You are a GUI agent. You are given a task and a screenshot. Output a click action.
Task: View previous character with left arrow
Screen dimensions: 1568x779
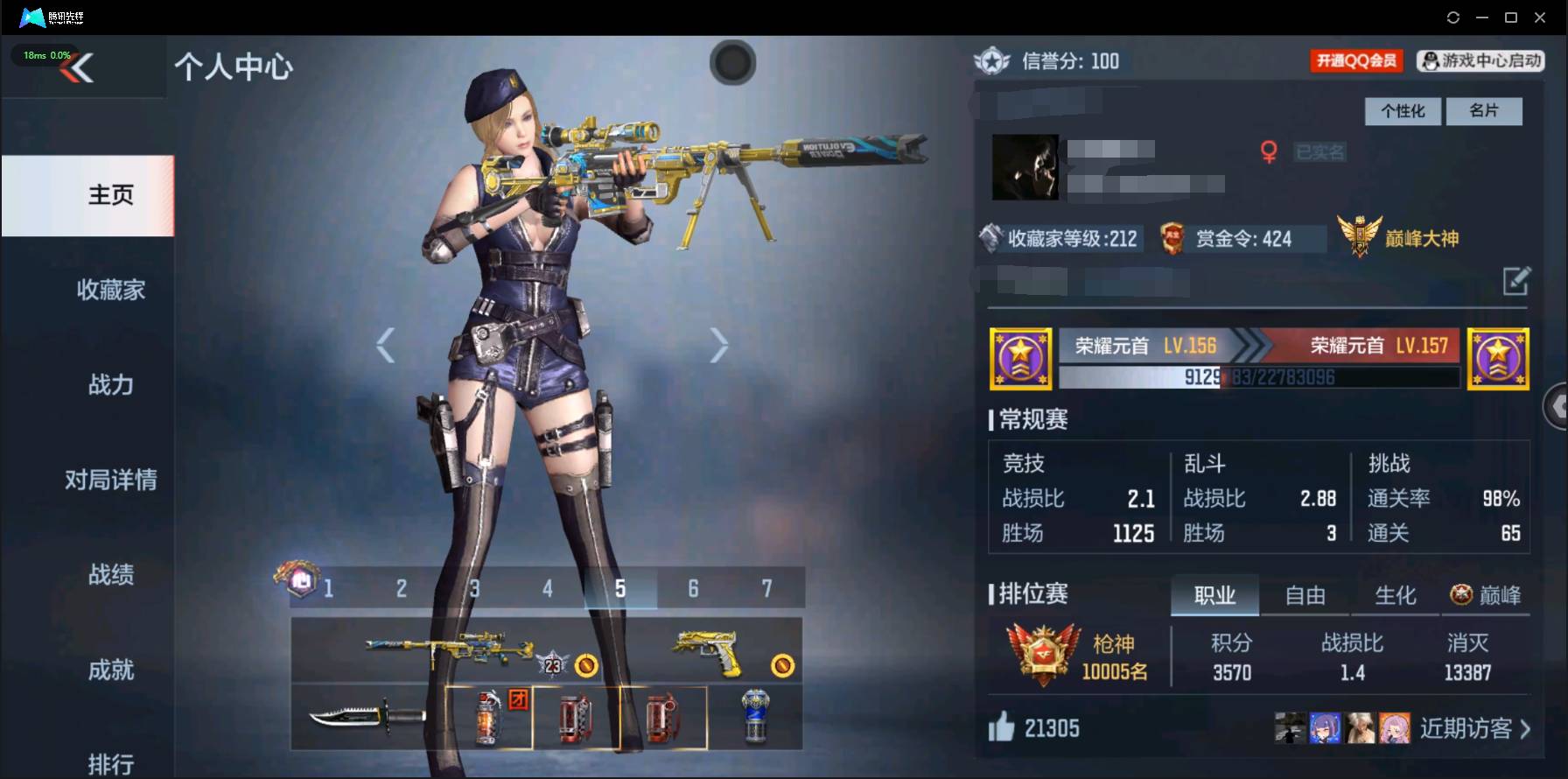[x=385, y=344]
